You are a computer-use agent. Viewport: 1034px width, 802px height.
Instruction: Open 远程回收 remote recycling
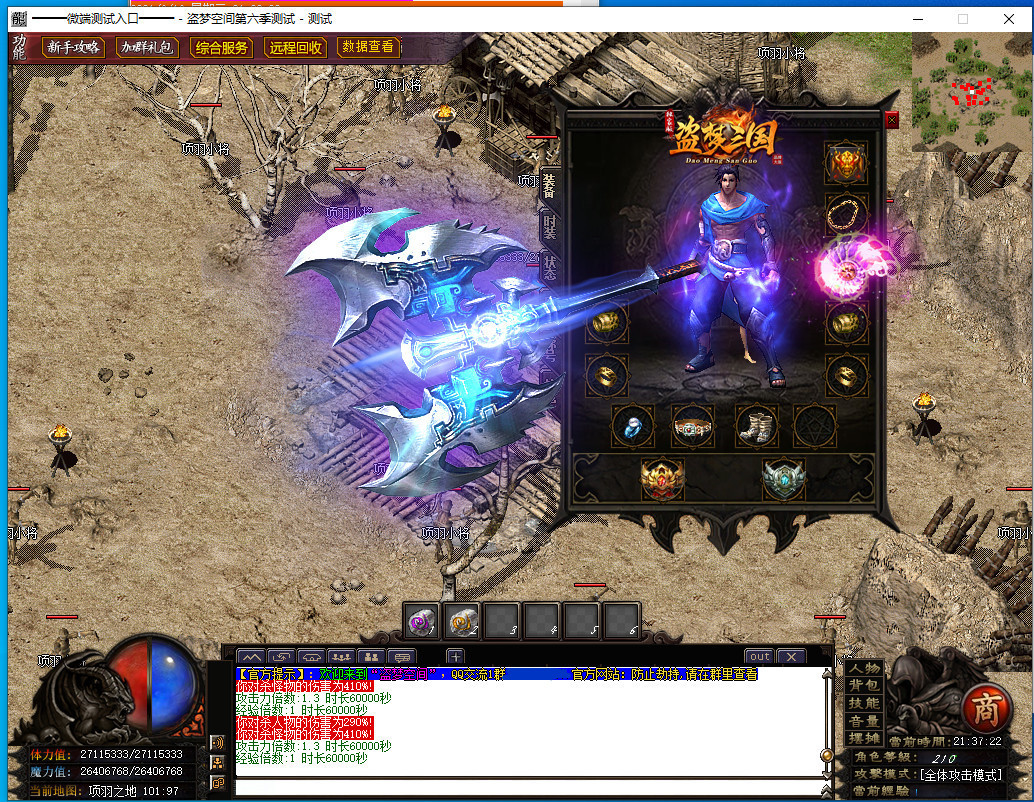coord(294,47)
